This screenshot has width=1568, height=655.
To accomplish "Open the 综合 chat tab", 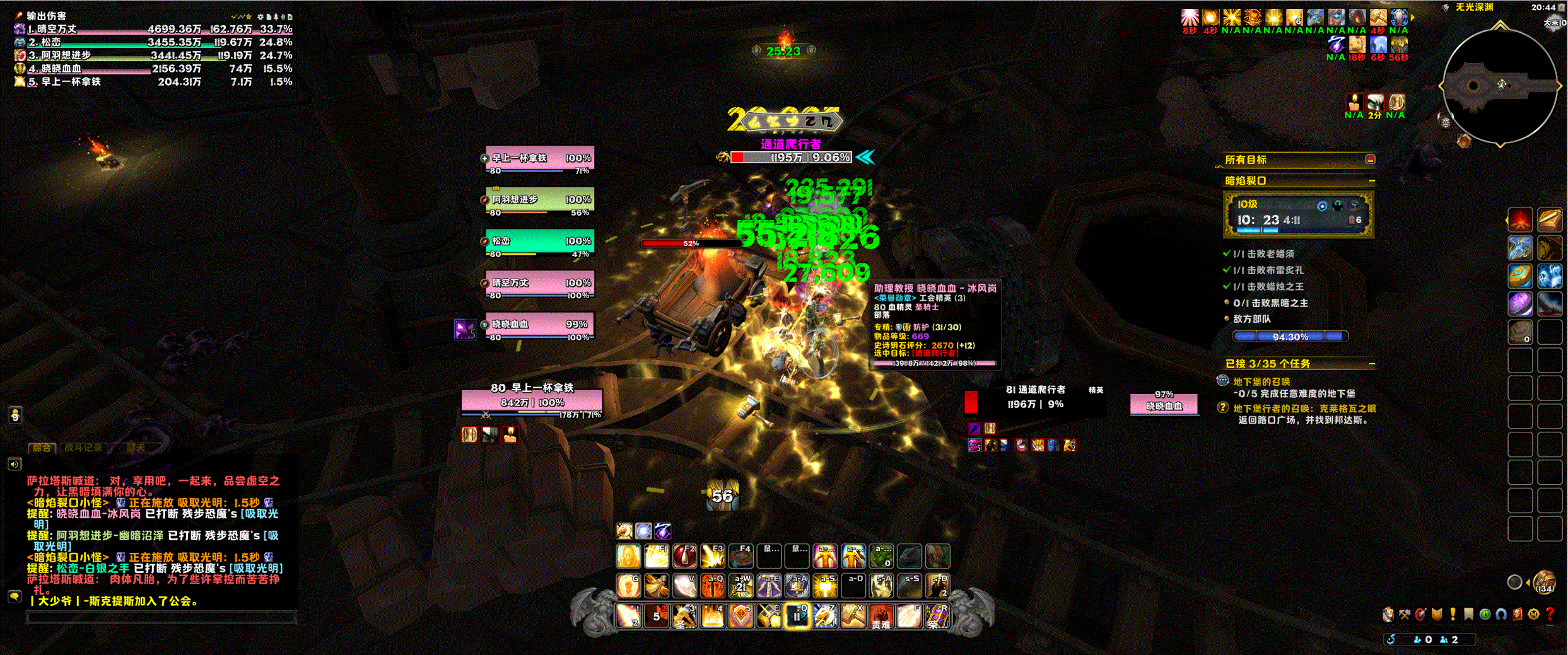I will point(42,448).
